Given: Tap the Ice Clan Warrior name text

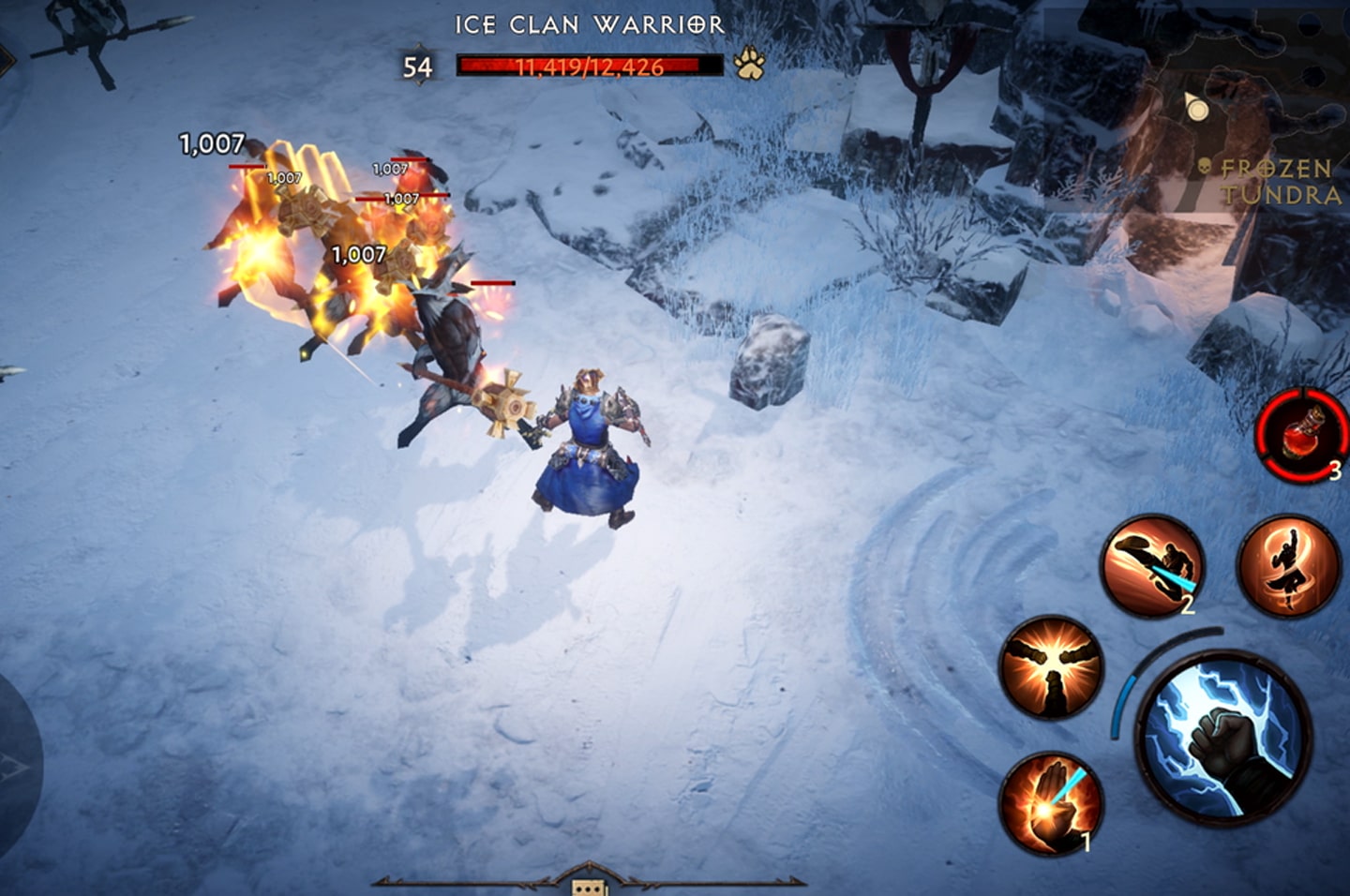Looking at the screenshot, I should click(x=589, y=25).
